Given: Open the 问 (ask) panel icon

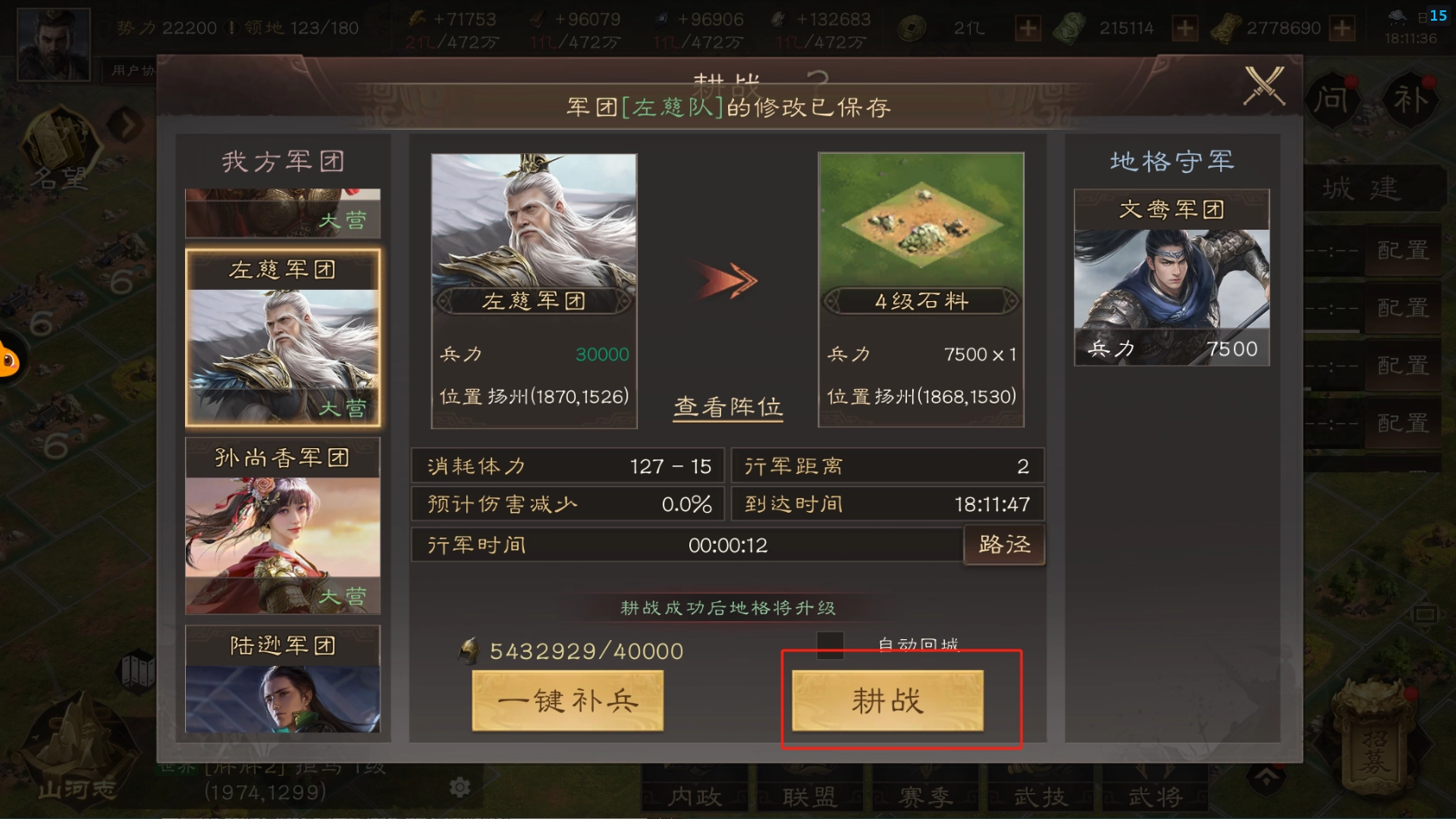Looking at the screenshot, I should 1332,100.
